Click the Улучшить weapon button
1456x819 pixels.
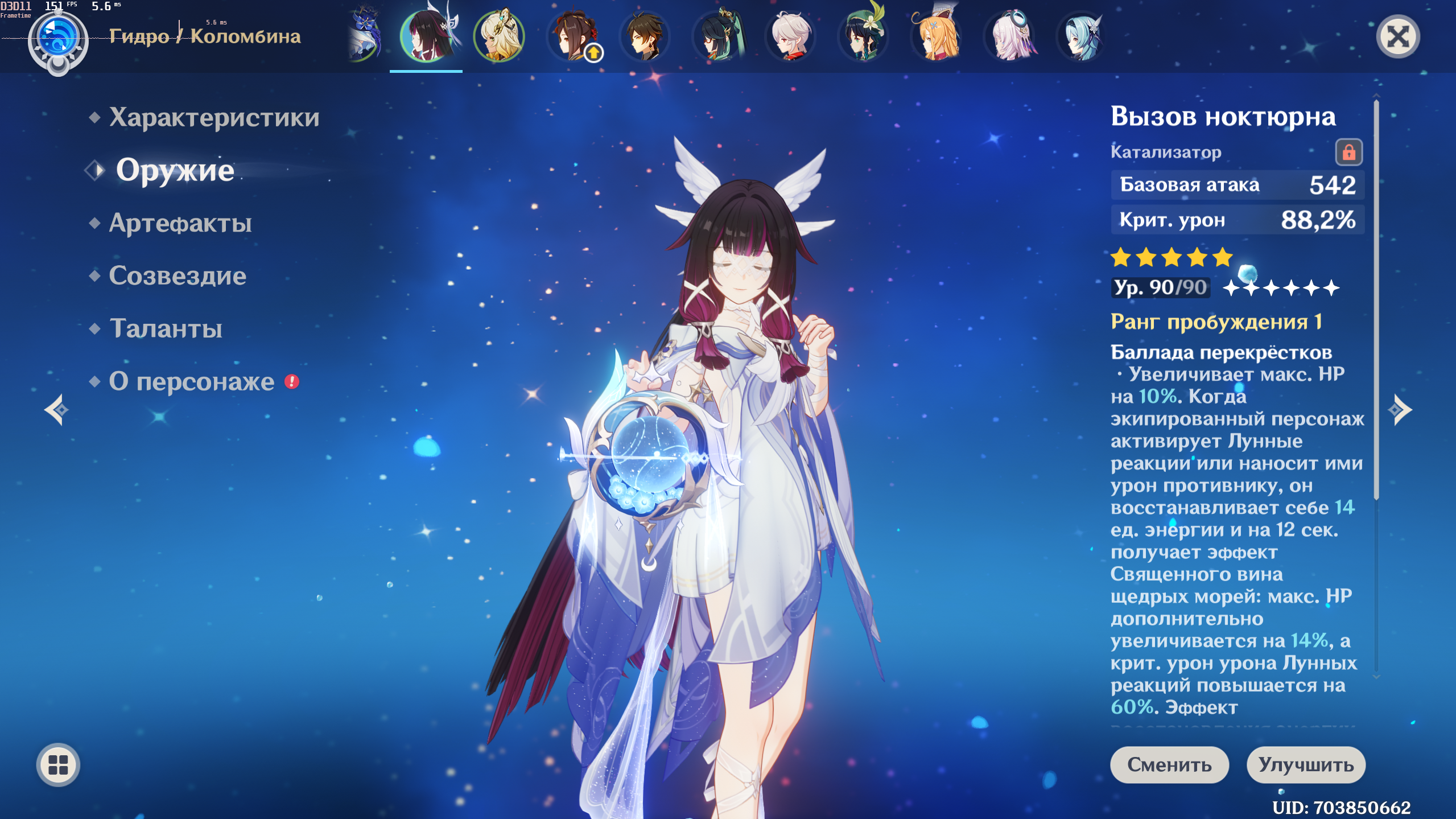pyautogui.click(x=1305, y=764)
